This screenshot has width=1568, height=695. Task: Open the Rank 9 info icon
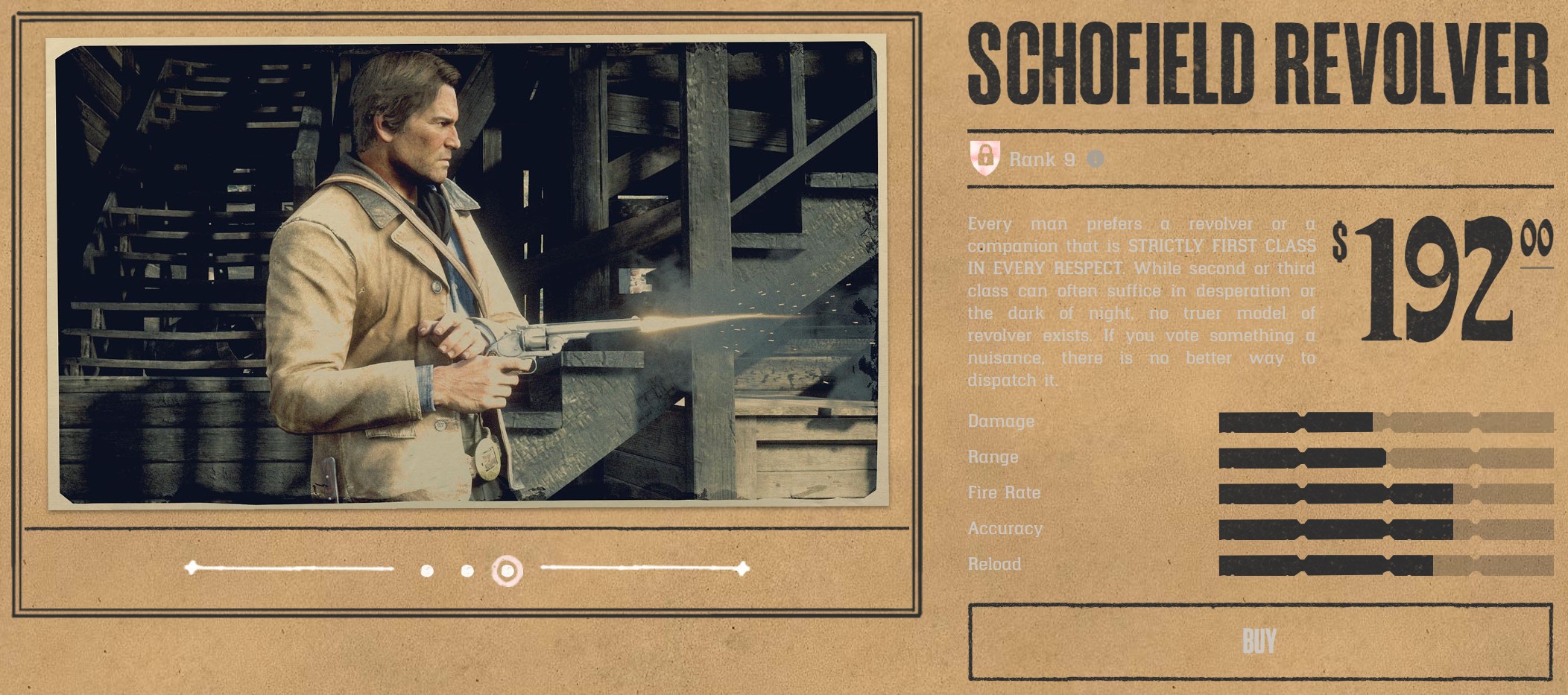coord(1095,159)
